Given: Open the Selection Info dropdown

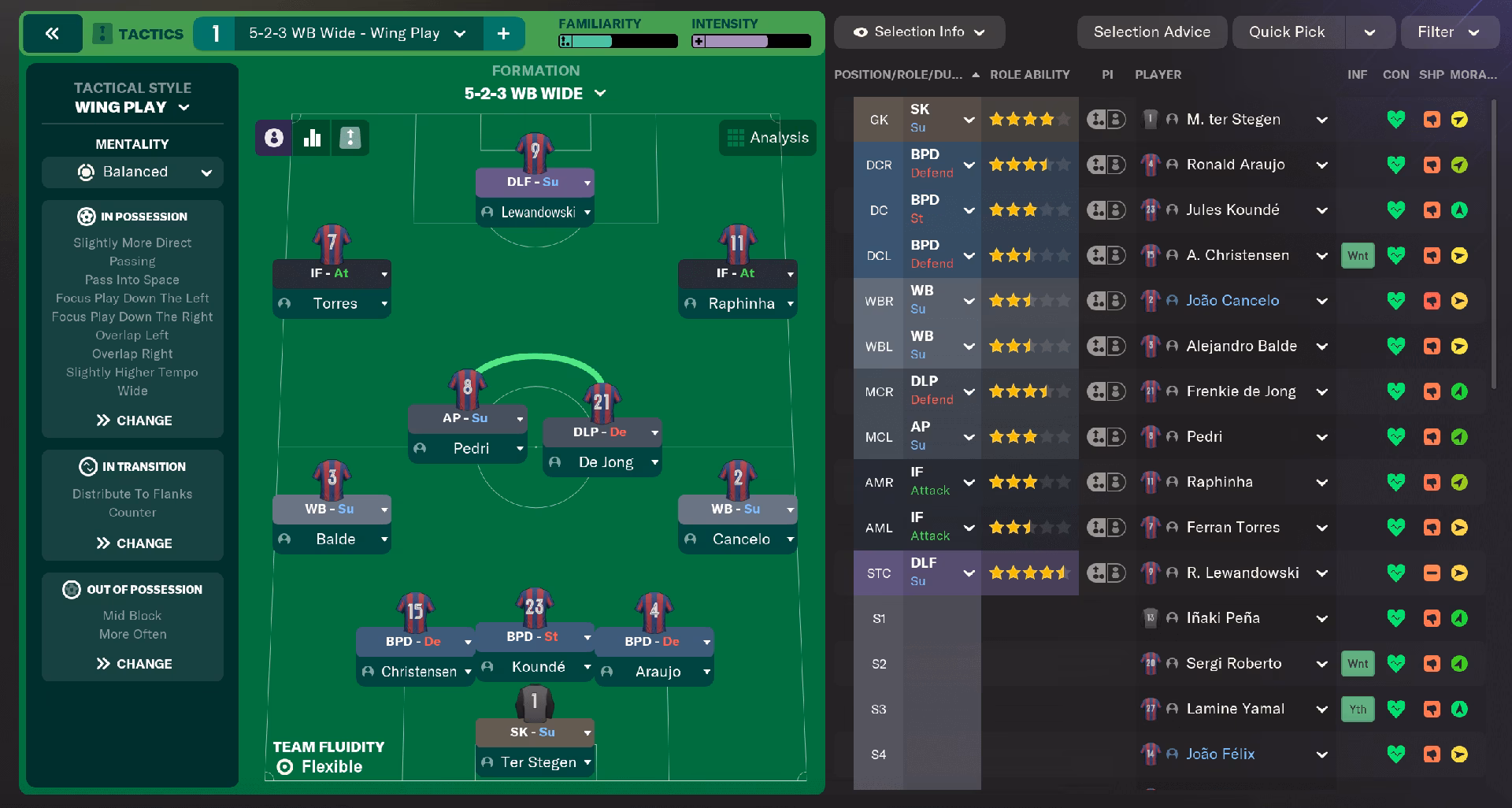Looking at the screenshot, I should (x=919, y=32).
